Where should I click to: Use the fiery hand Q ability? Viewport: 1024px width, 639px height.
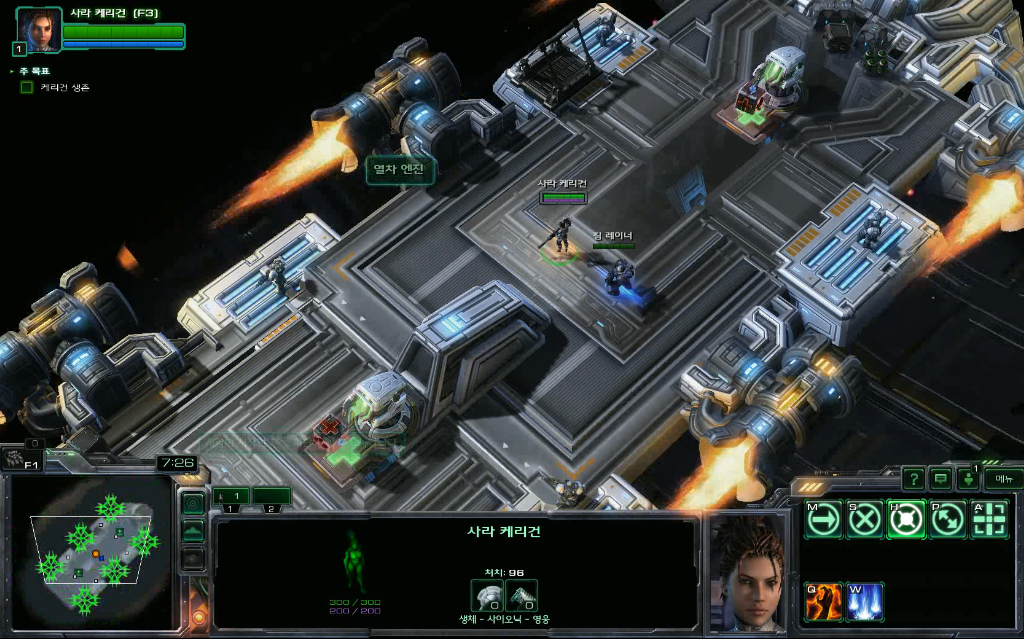(x=823, y=601)
